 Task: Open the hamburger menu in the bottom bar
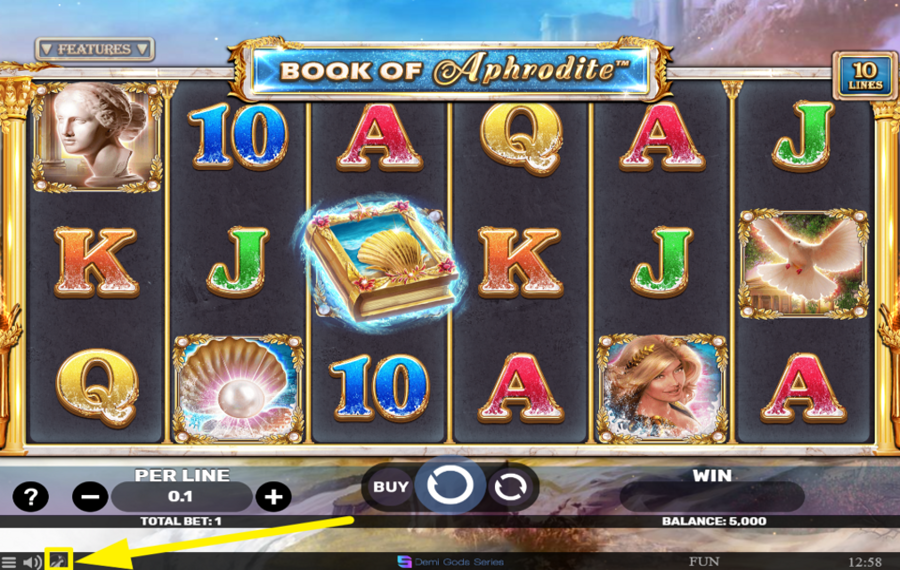click(9, 561)
